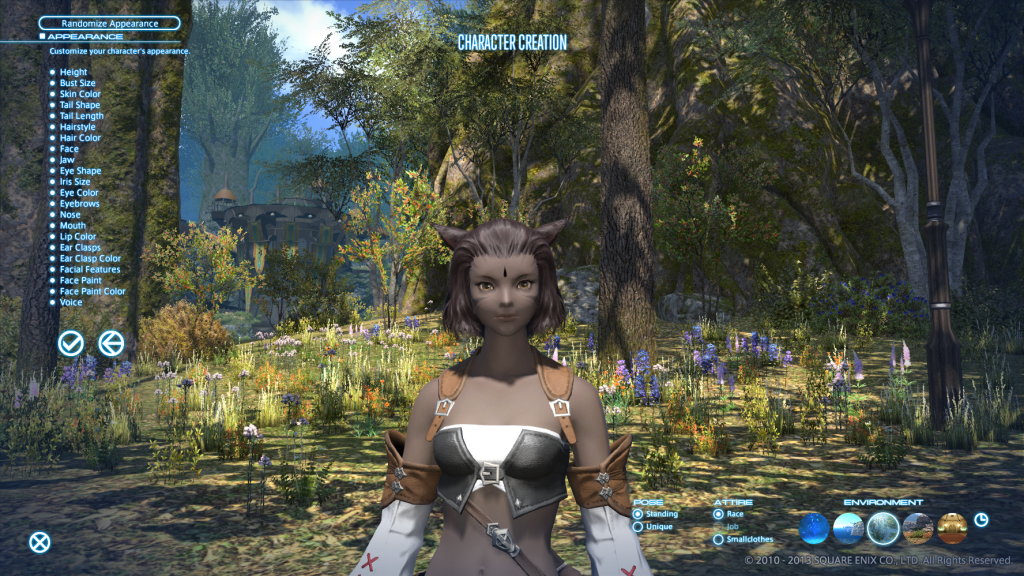Click the Randomize Appearance button

click(x=109, y=22)
